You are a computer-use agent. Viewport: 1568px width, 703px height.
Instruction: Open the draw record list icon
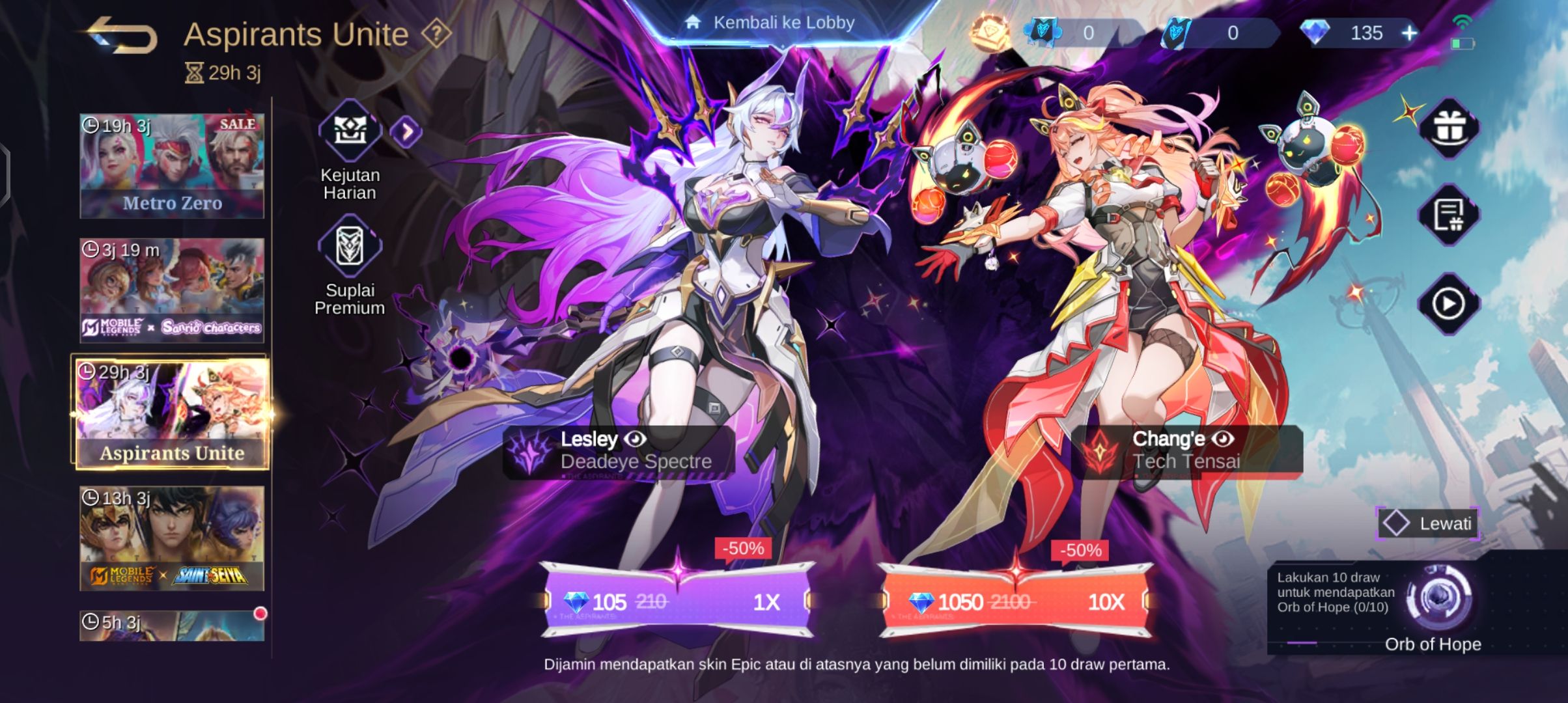coord(1448,215)
